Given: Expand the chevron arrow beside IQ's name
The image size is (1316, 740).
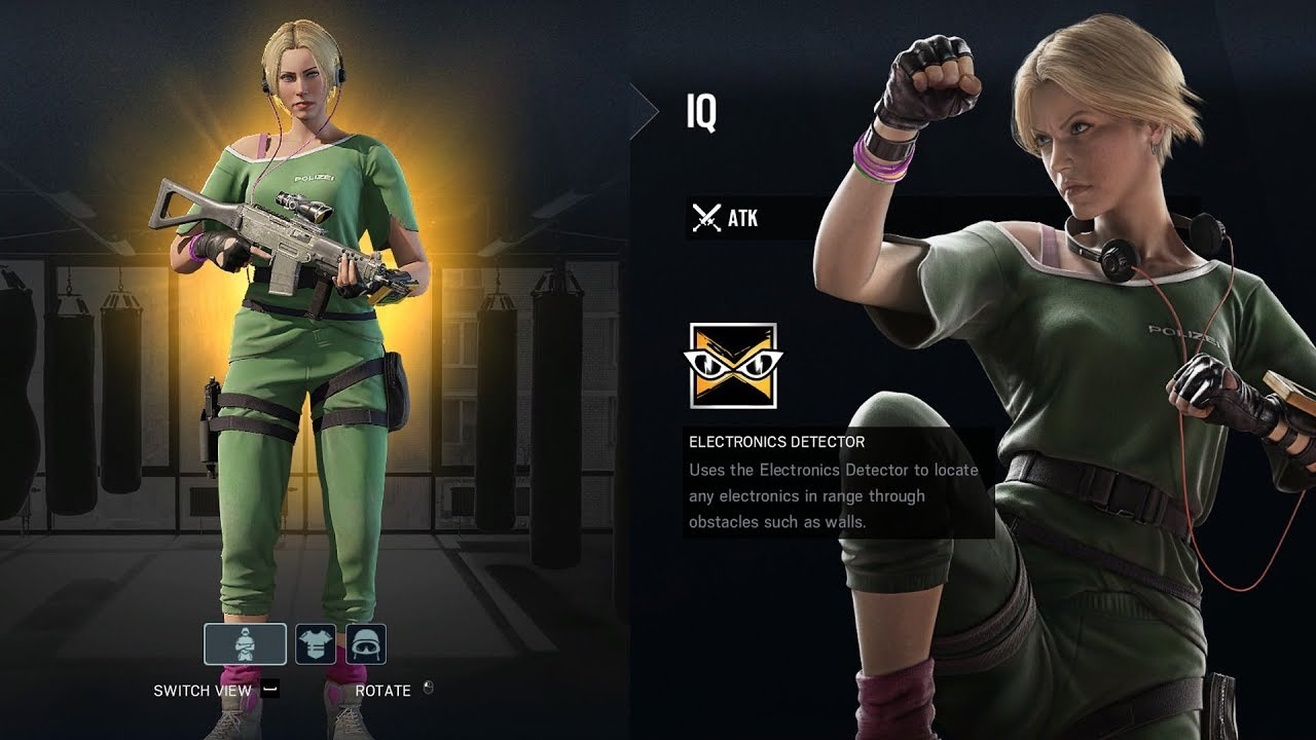Looking at the screenshot, I should point(645,110).
